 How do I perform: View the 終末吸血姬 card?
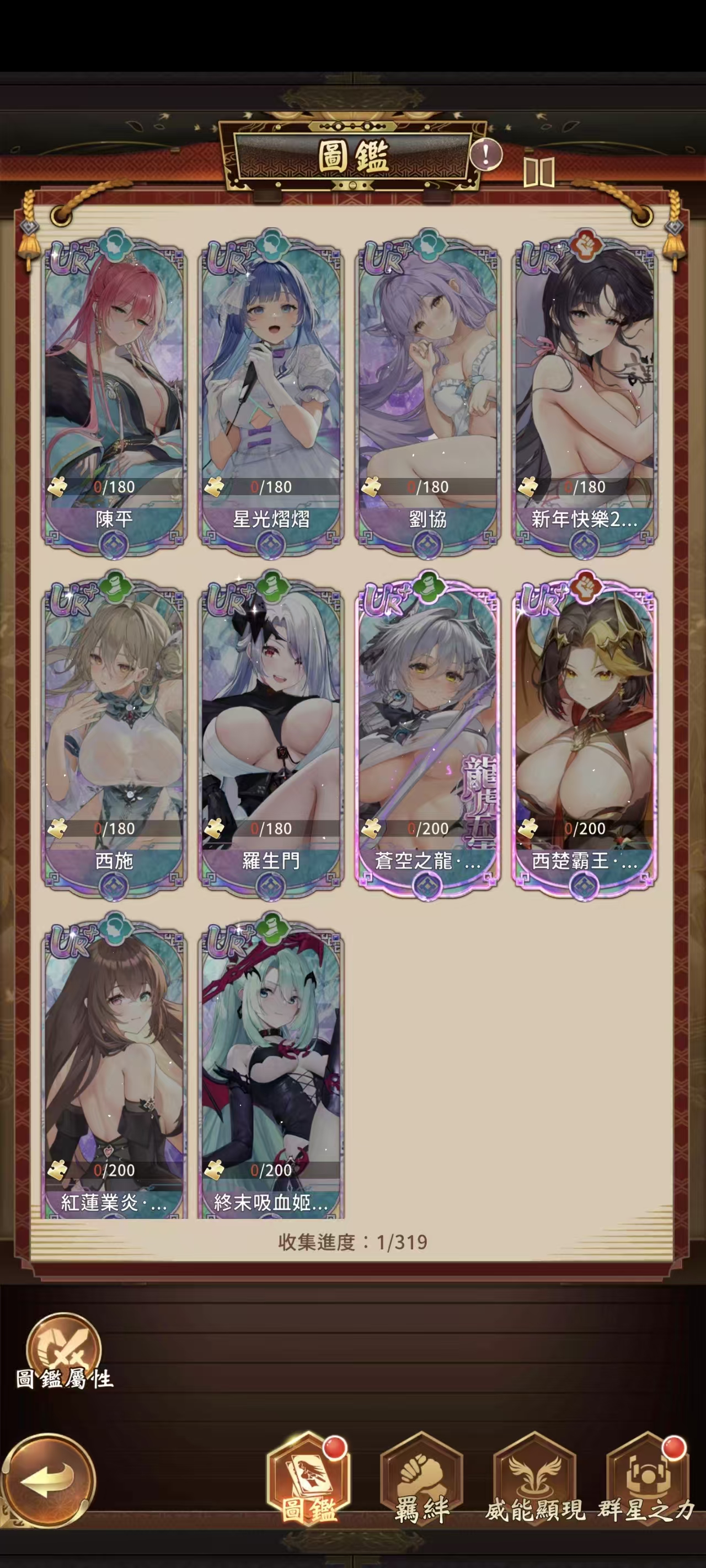[271, 1071]
